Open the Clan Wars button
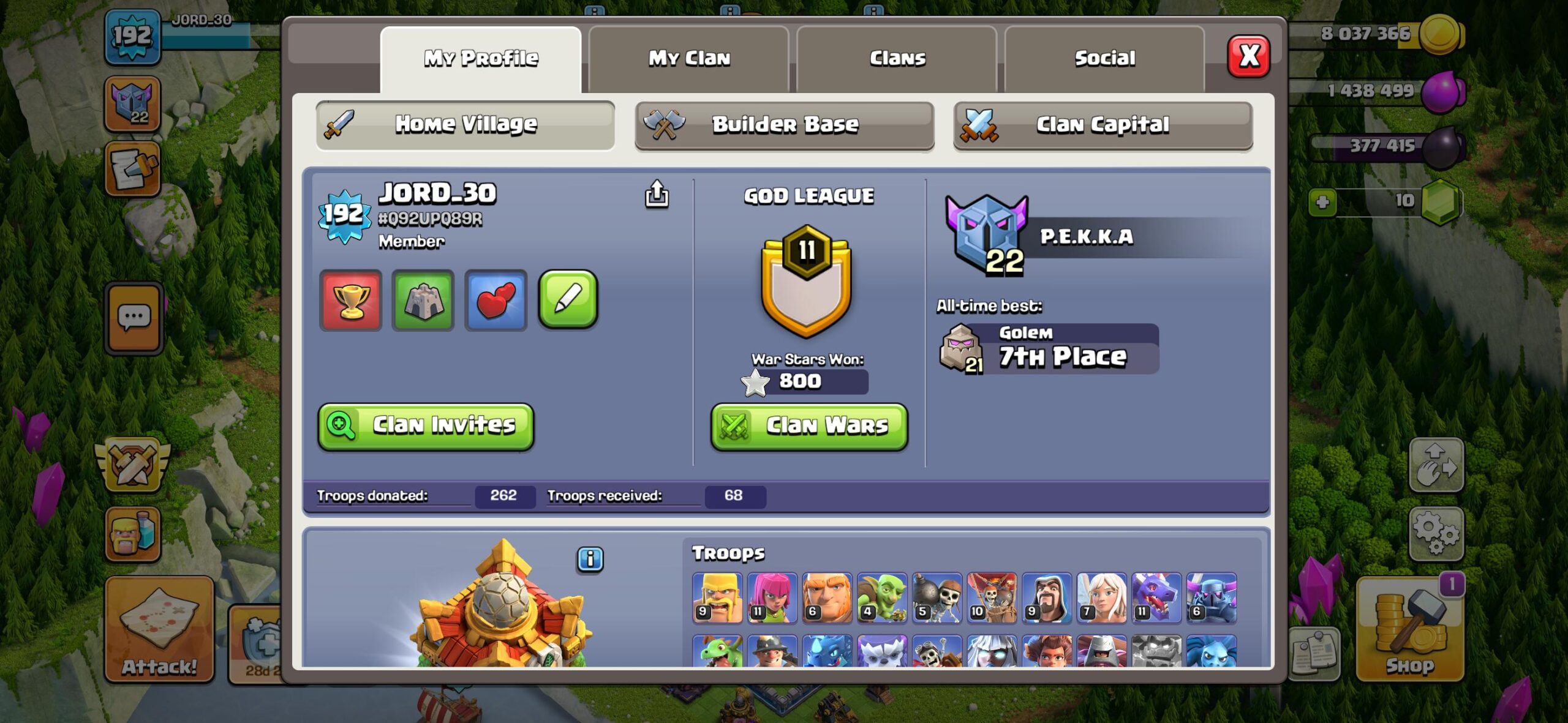Screen dimensions: 1568x723 point(809,425)
